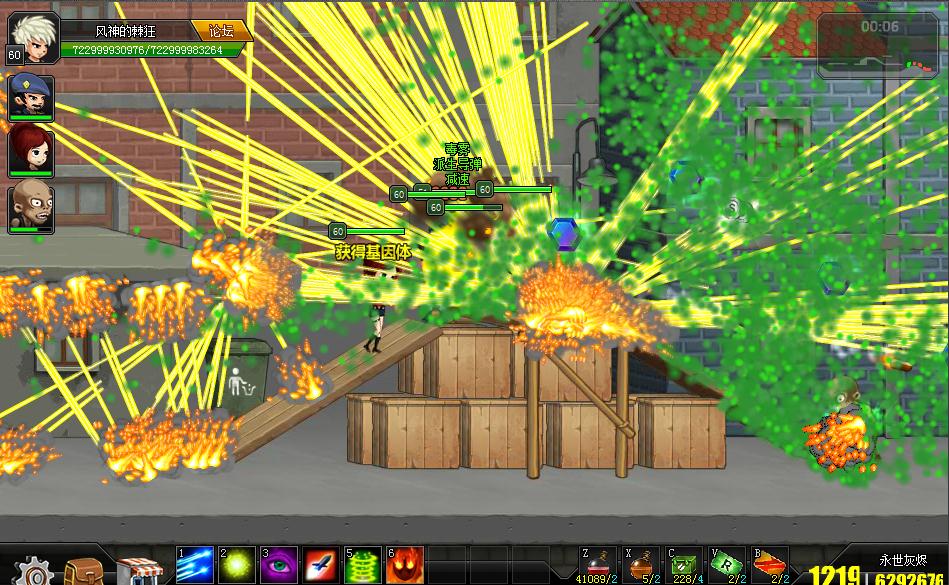949x585 pixels.
Task: Open the shop stall icon
Action: 136,569
